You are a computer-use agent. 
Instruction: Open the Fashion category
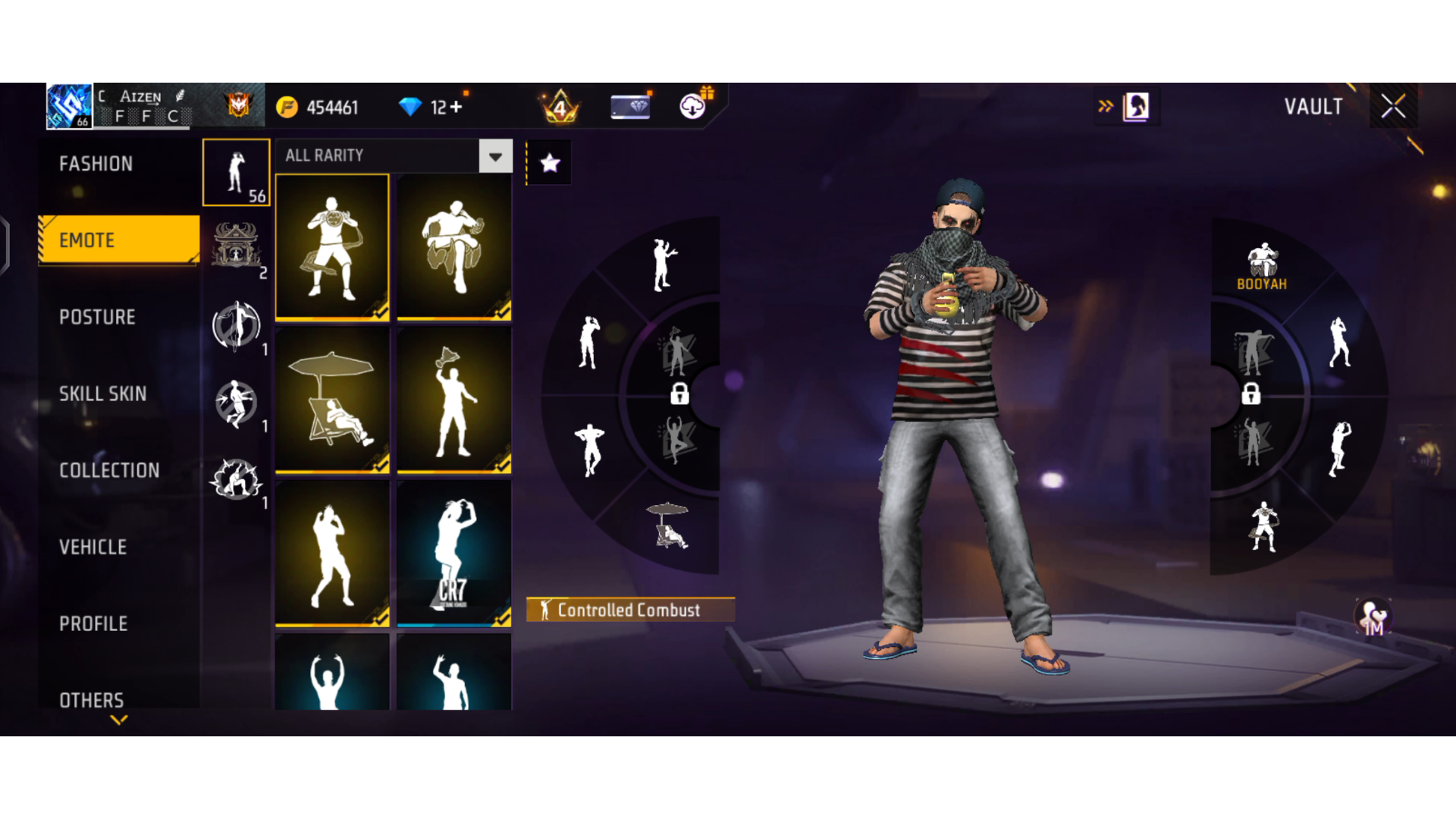(x=96, y=164)
